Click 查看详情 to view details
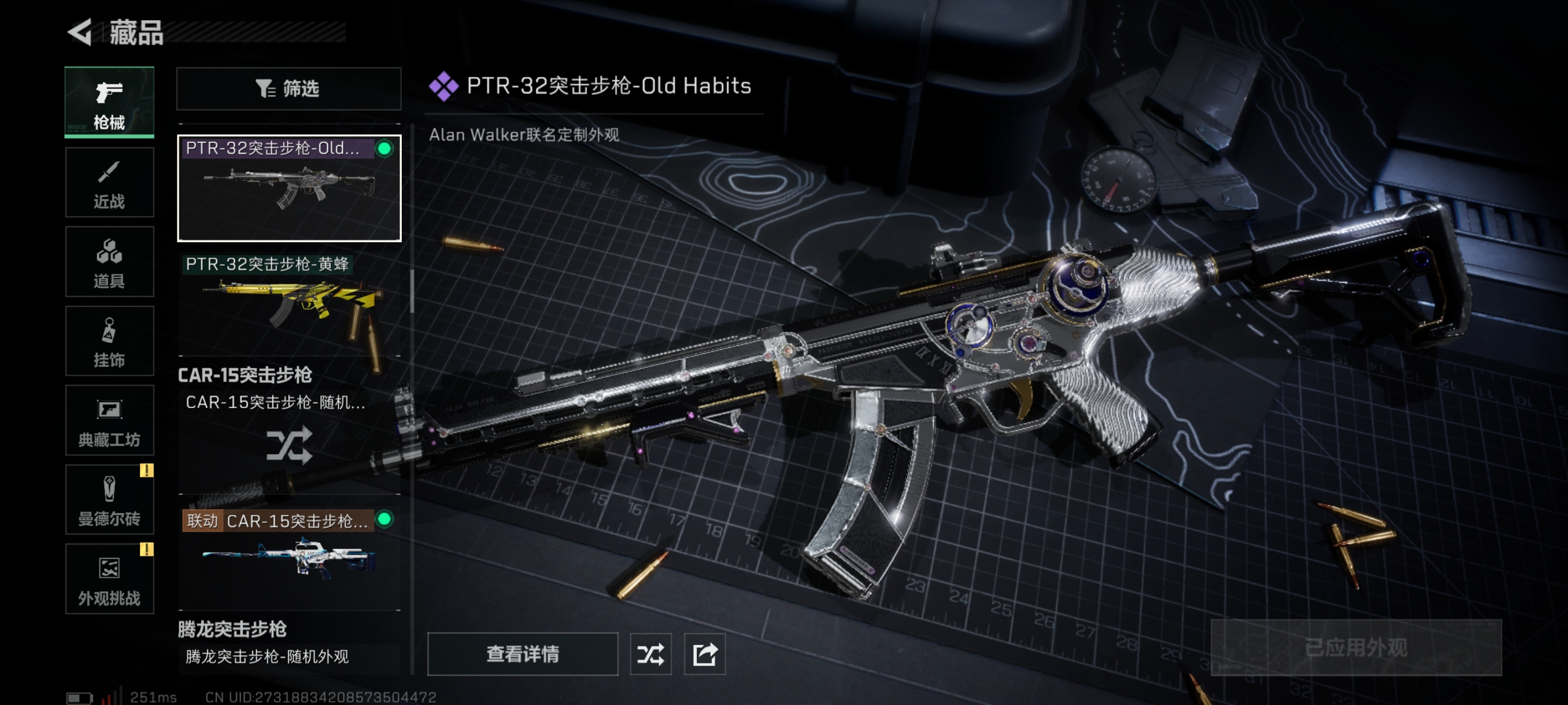Image resolution: width=1568 pixels, height=705 pixels. (x=522, y=654)
